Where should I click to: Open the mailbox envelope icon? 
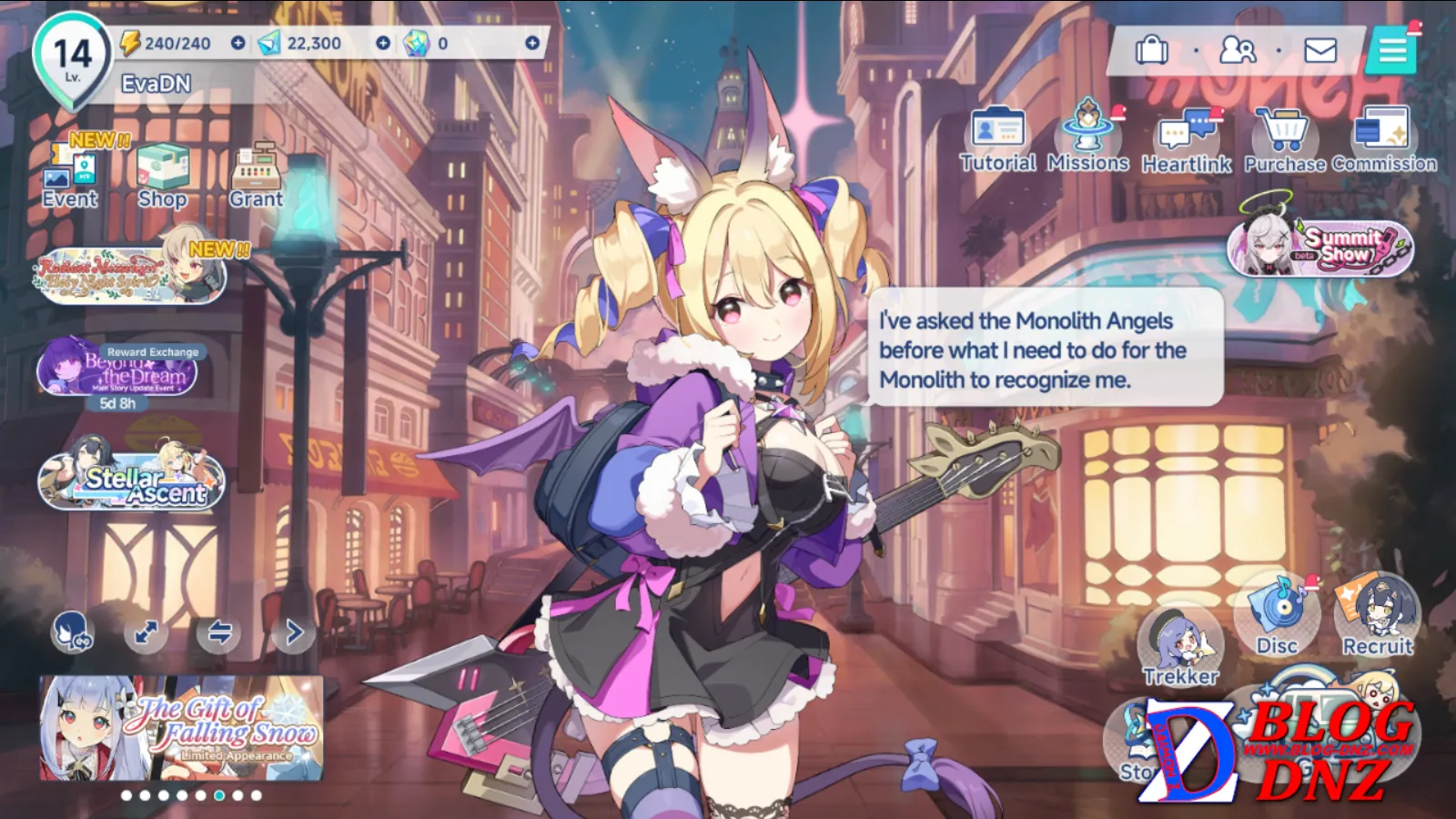point(1319,50)
